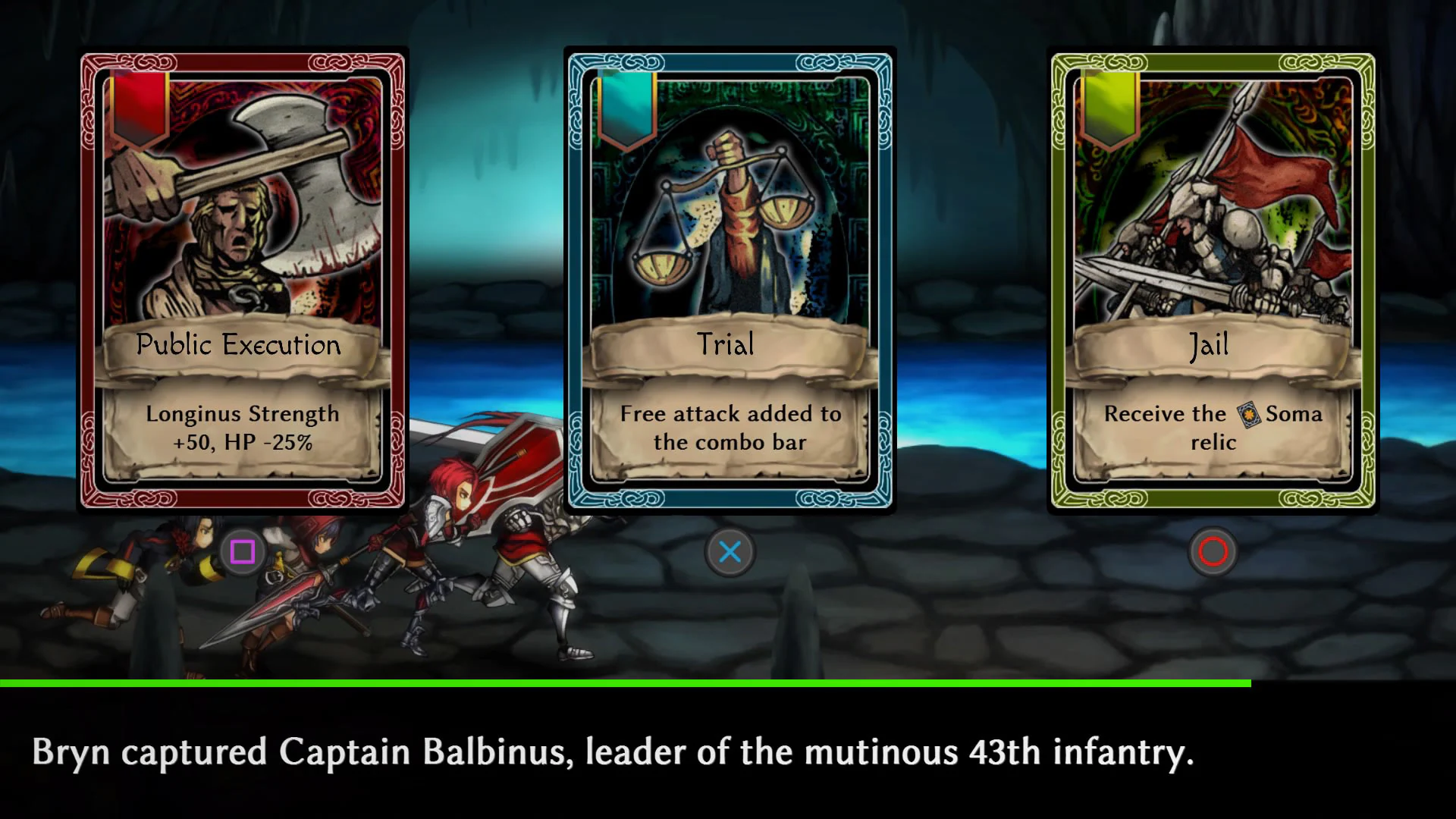Choose the Public Execution card
The image size is (1456, 819).
point(243,281)
